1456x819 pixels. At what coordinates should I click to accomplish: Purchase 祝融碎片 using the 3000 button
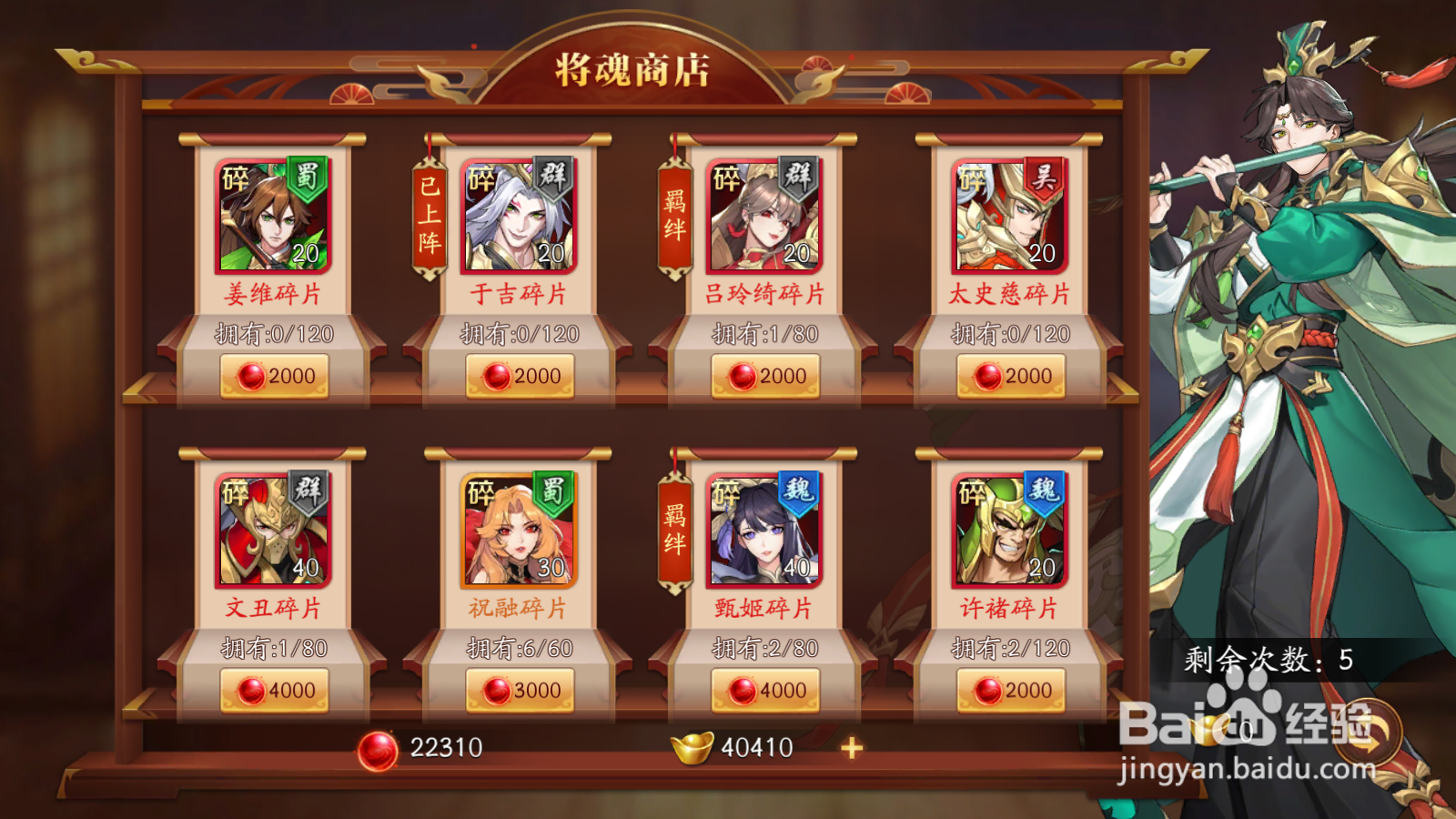pyautogui.click(x=521, y=690)
